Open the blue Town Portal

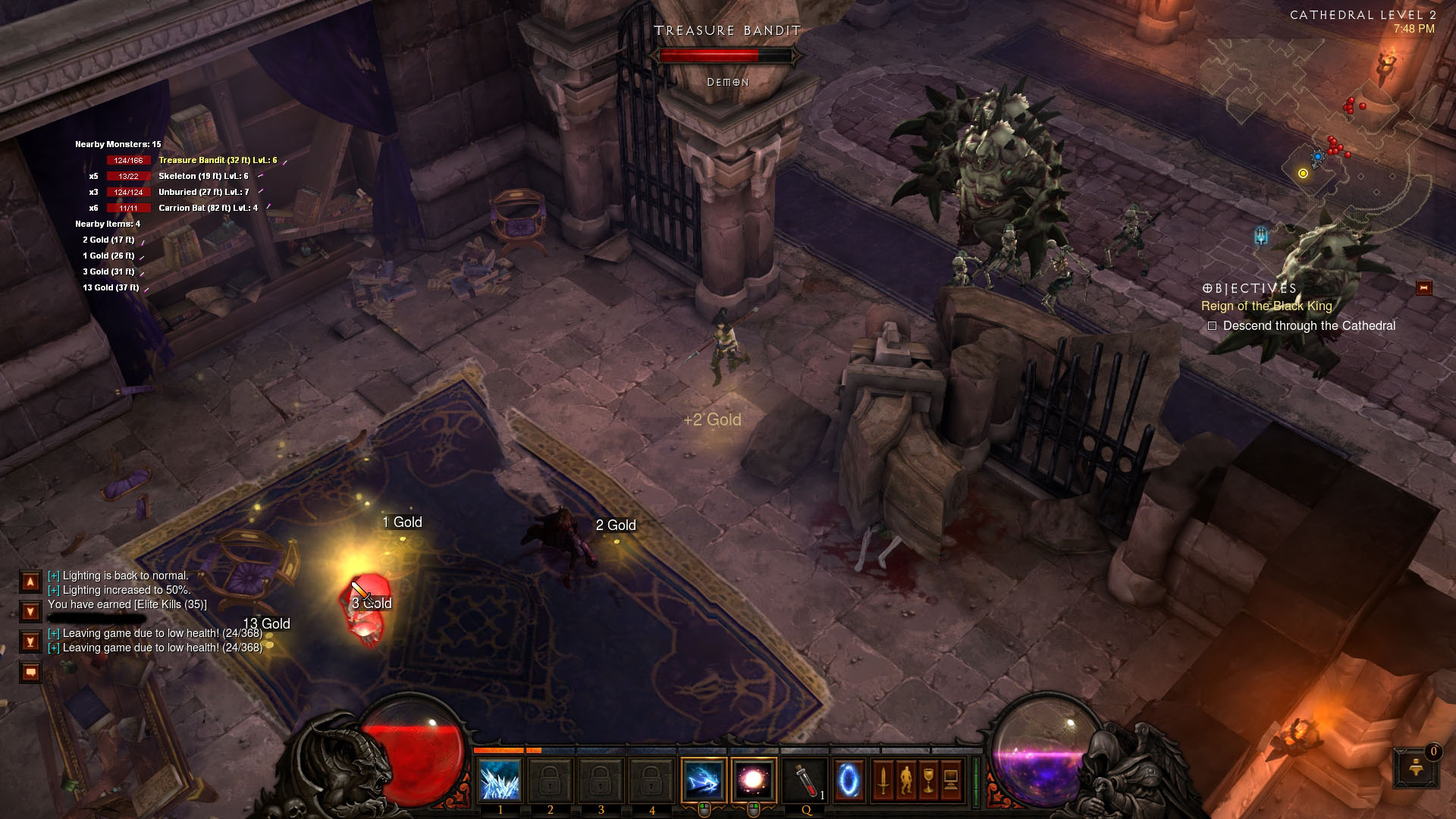point(849,780)
